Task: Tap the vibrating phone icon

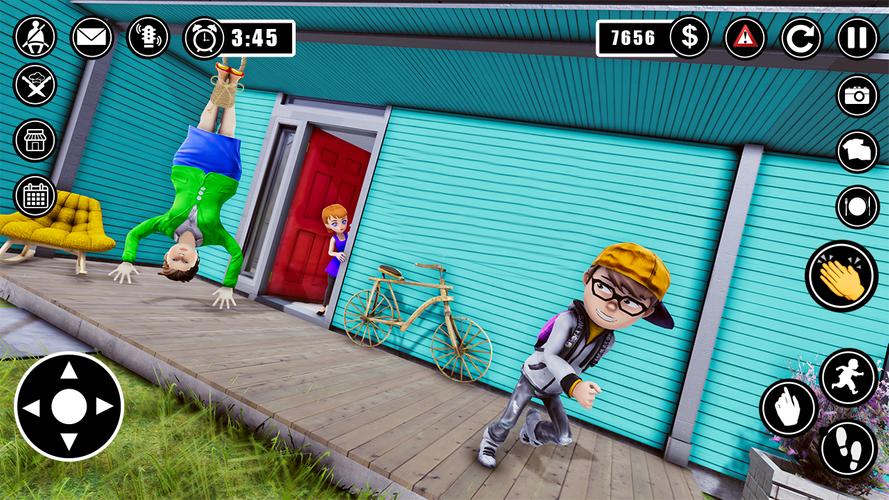Action: tap(148, 37)
